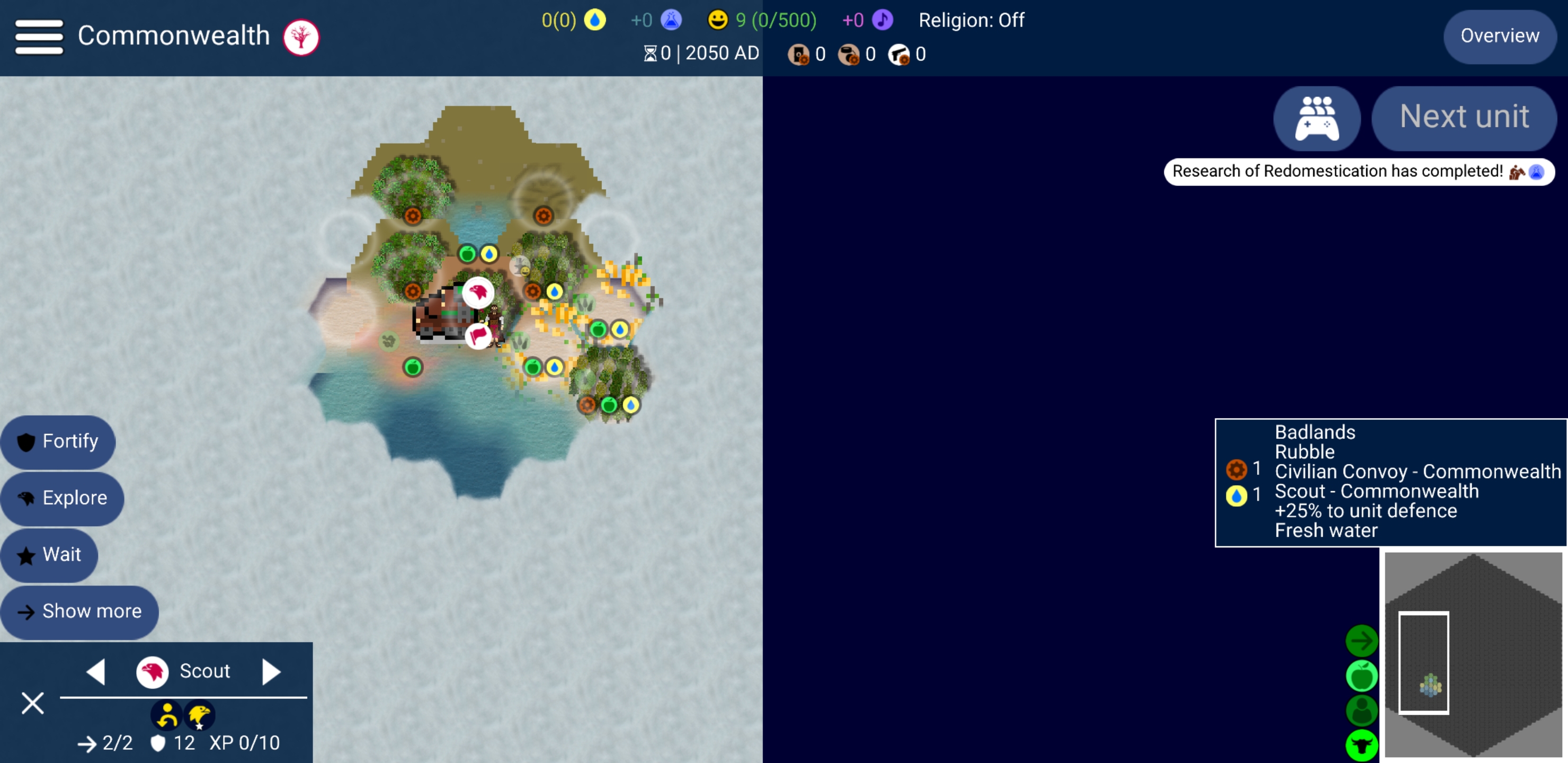Click the multiplayer controller icon beside Next unit

(1316, 118)
